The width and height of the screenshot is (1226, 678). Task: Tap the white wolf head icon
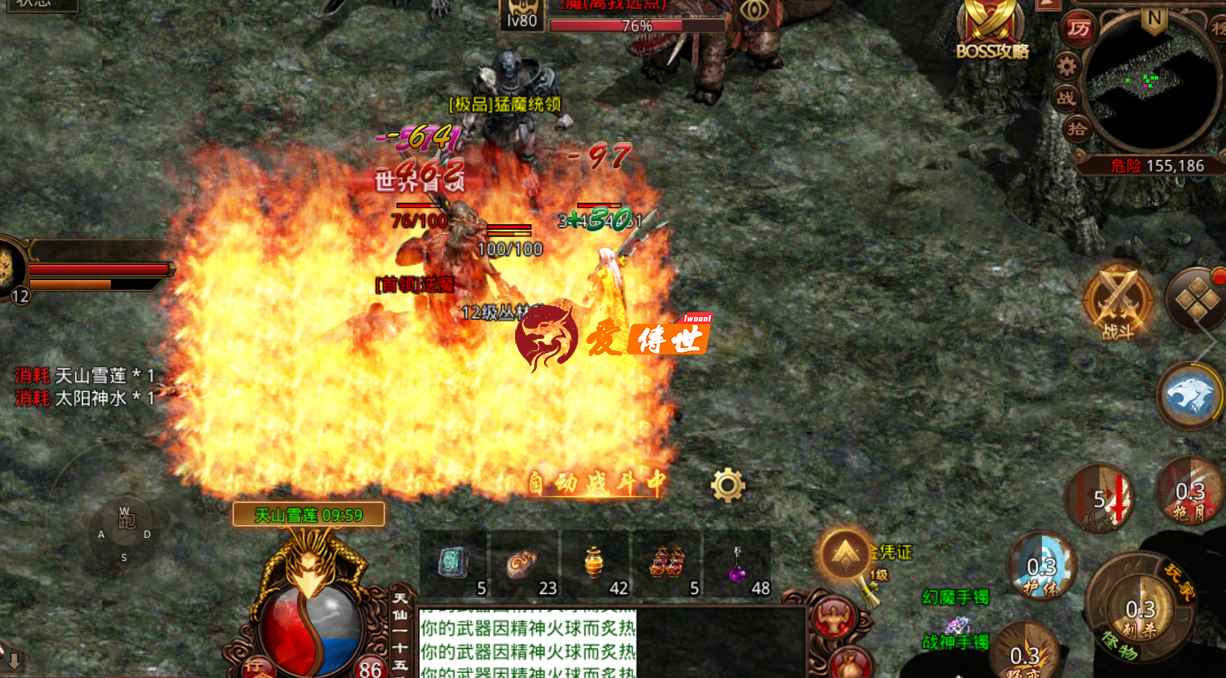[x=1189, y=395]
